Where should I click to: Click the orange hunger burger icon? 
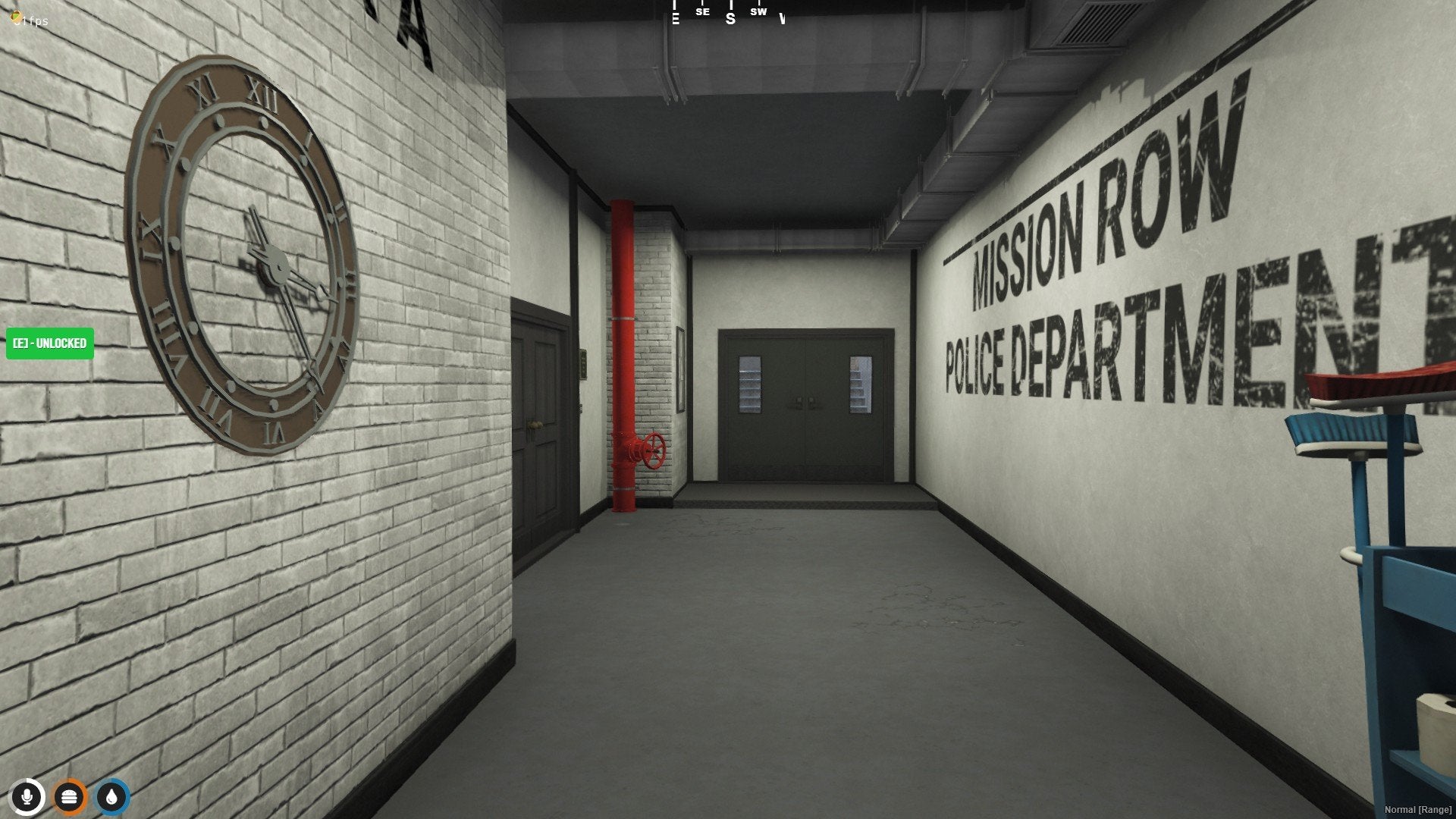coord(70,797)
